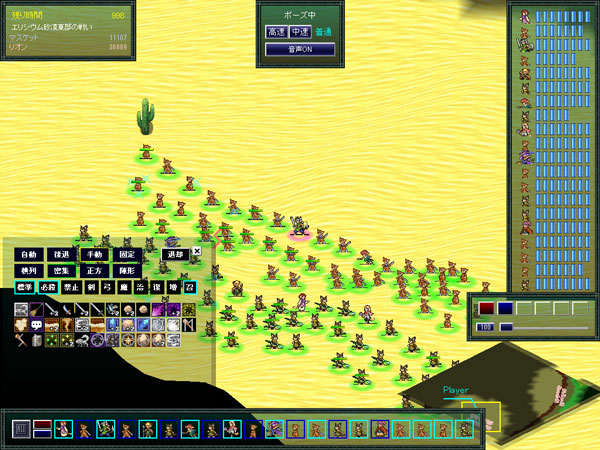This screenshot has width=600, height=450.
Task: Order troops with the 後退 button
Action: [62, 255]
